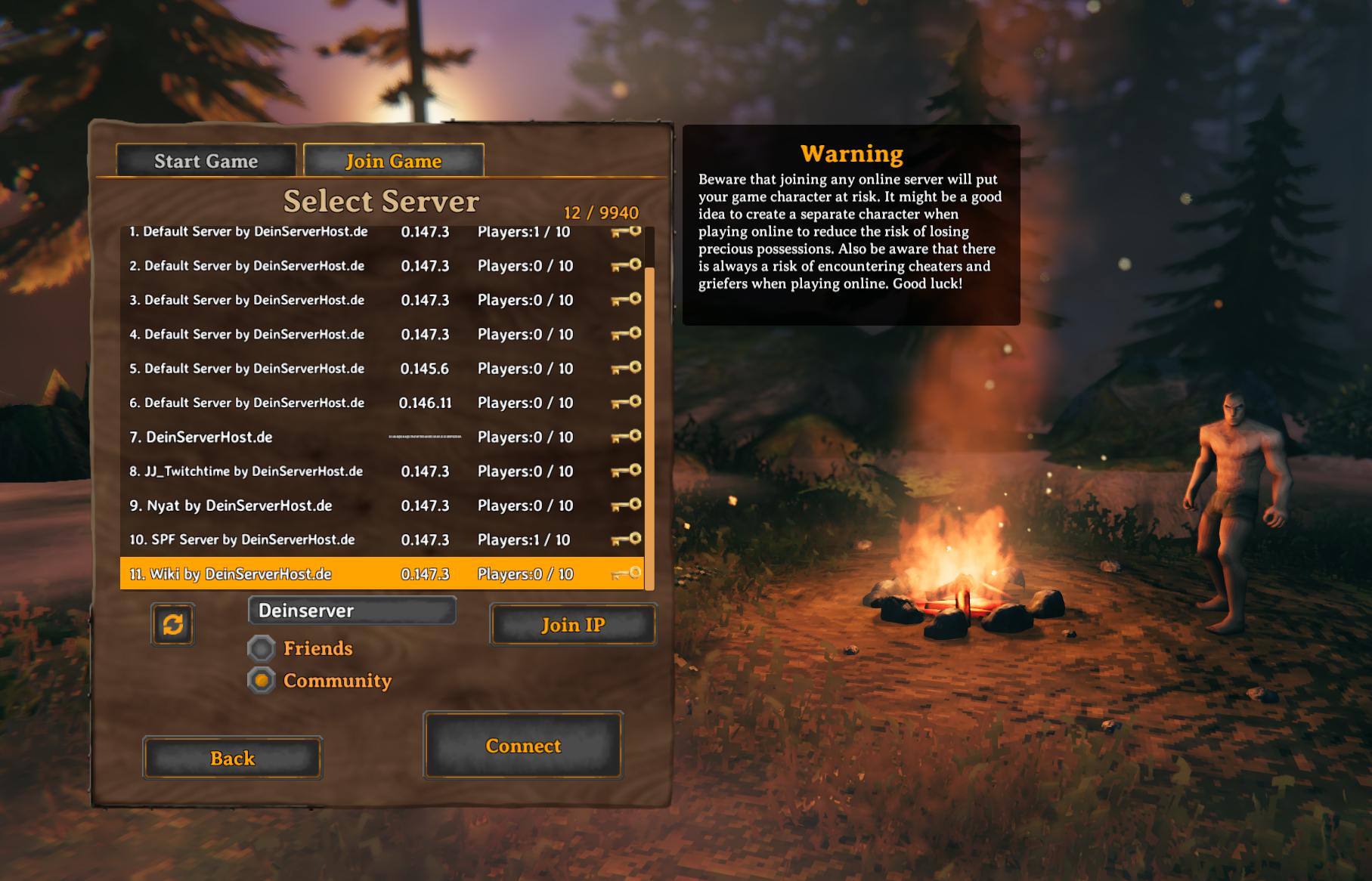Click the key icon on the SPF Server row
Image resolution: width=1372 pixels, height=881 pixels.
pyautogui.click(x=627, y=539)
